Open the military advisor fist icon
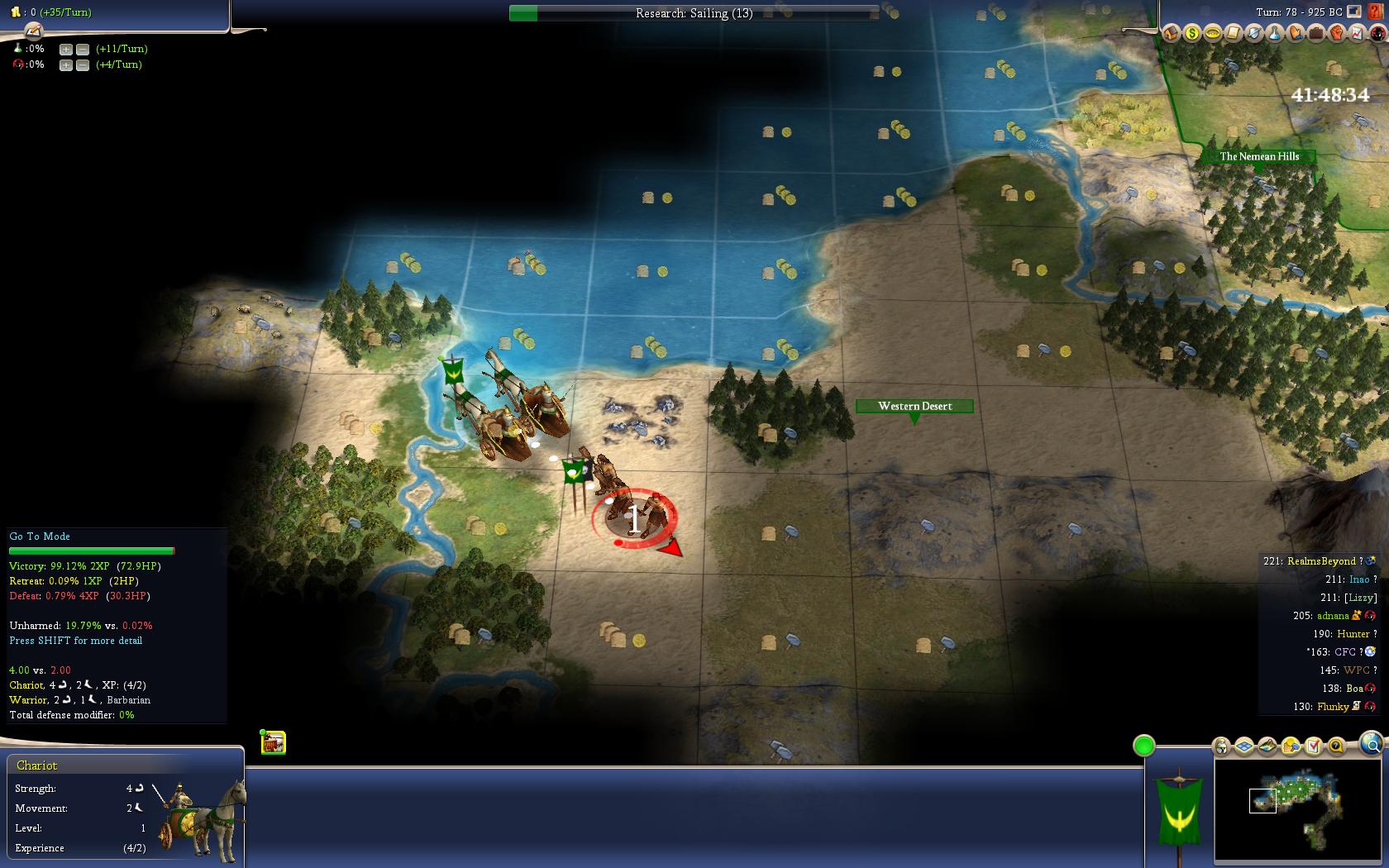The width and height of the screenshot is (1389, 868). click(1336, 34)
